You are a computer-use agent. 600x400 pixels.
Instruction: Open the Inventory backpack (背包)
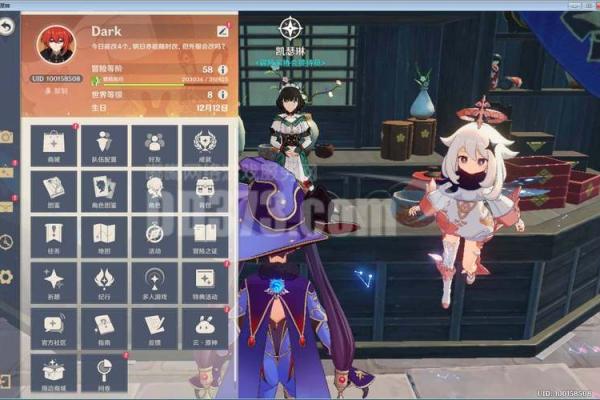click(204, 191)
